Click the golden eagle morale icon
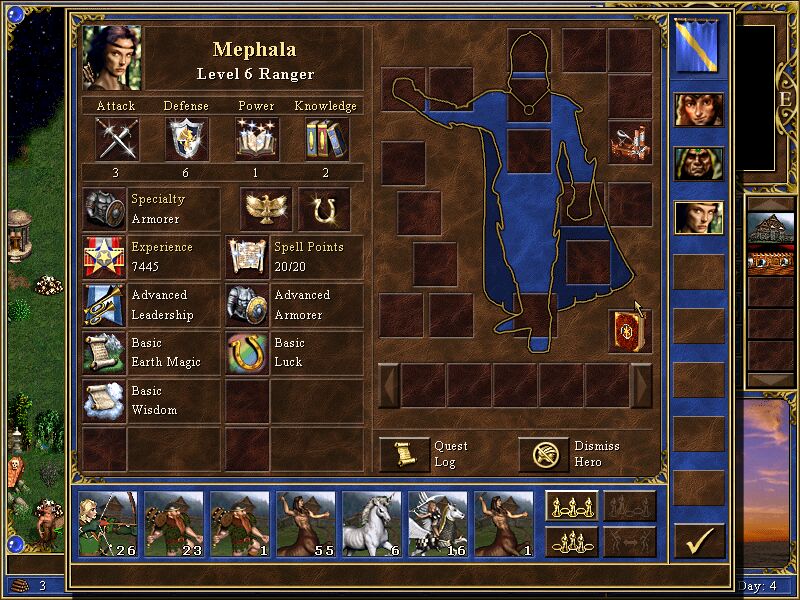The width and height of the screenshot is (800, 600). click(265, 208)
